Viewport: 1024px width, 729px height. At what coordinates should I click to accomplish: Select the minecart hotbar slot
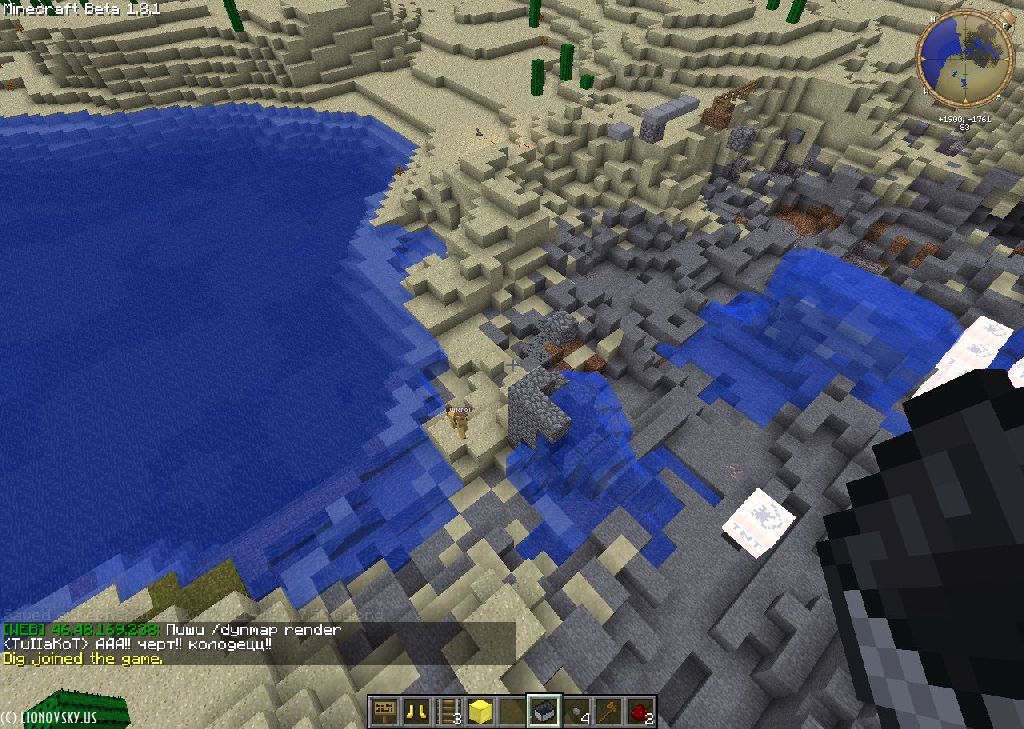point(545,711)
